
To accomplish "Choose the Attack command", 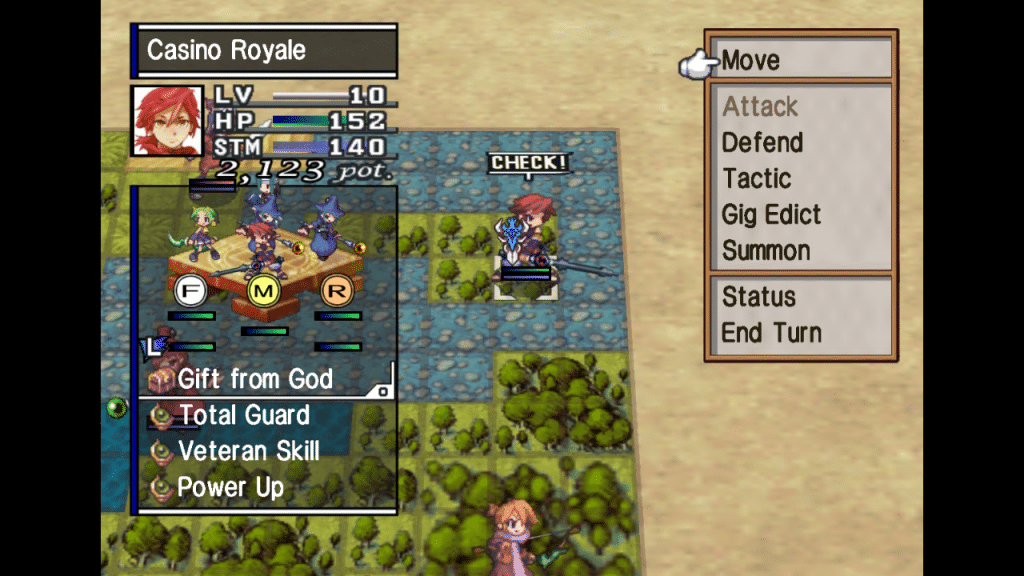I will [760, 106].
